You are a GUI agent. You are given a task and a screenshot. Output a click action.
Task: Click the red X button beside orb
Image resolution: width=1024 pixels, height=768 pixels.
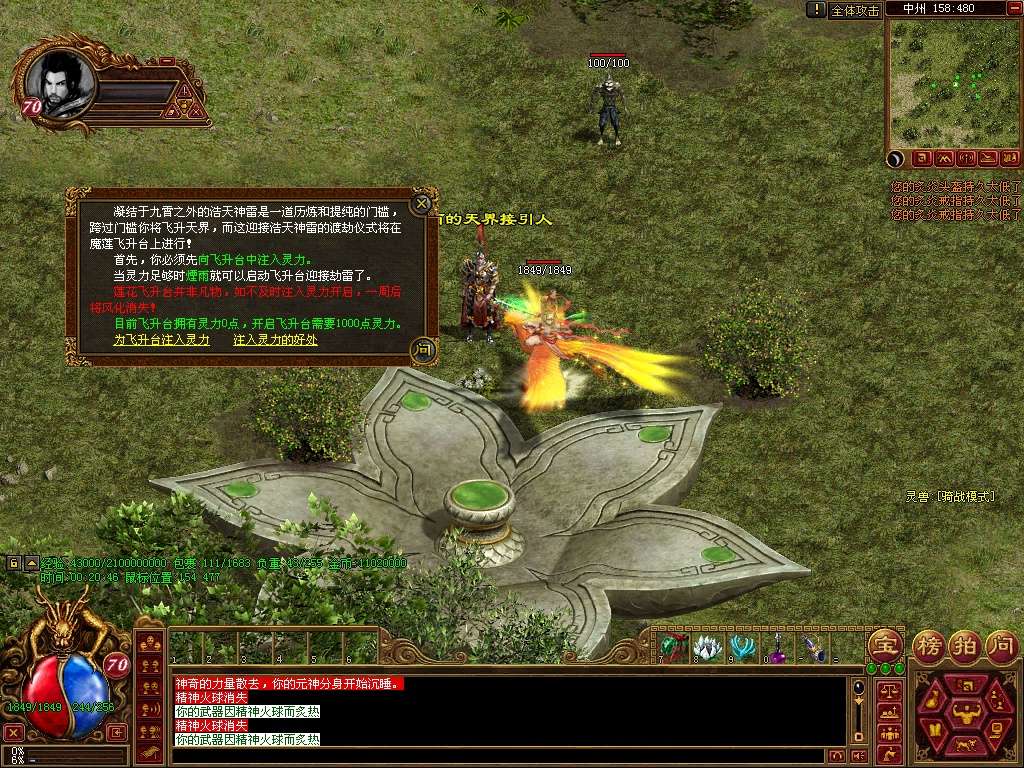pyautogui.click(x=13, y=732)
